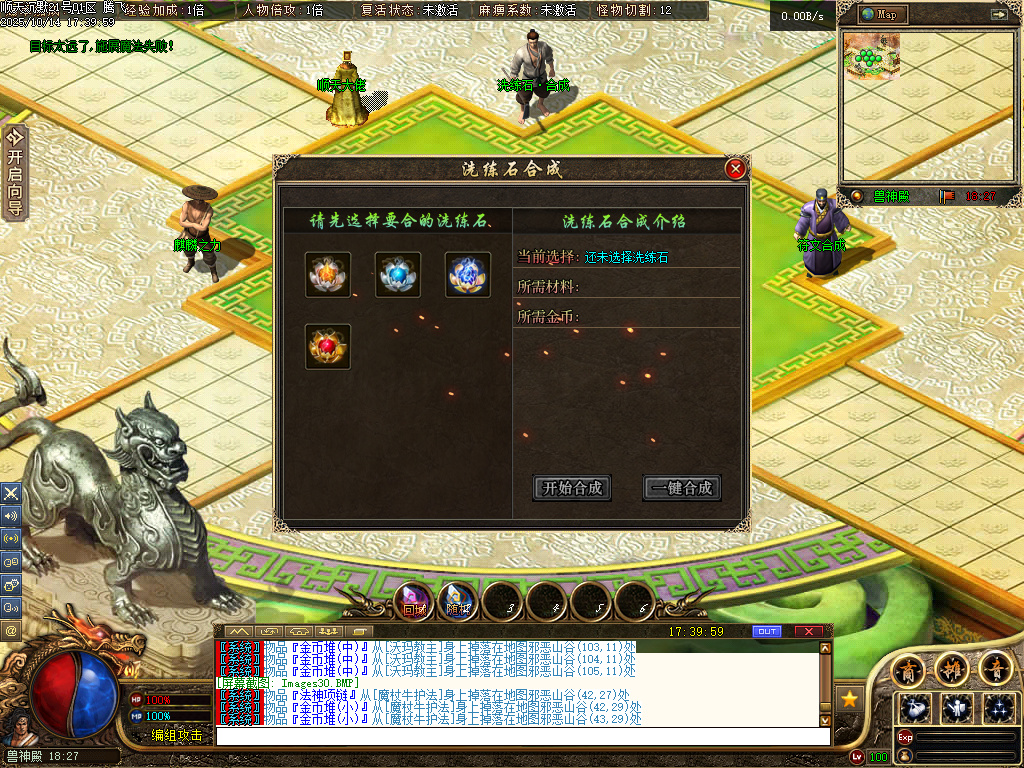
Task: Select the light-blue-gem refining stone
Action: [x=398, y=275]
